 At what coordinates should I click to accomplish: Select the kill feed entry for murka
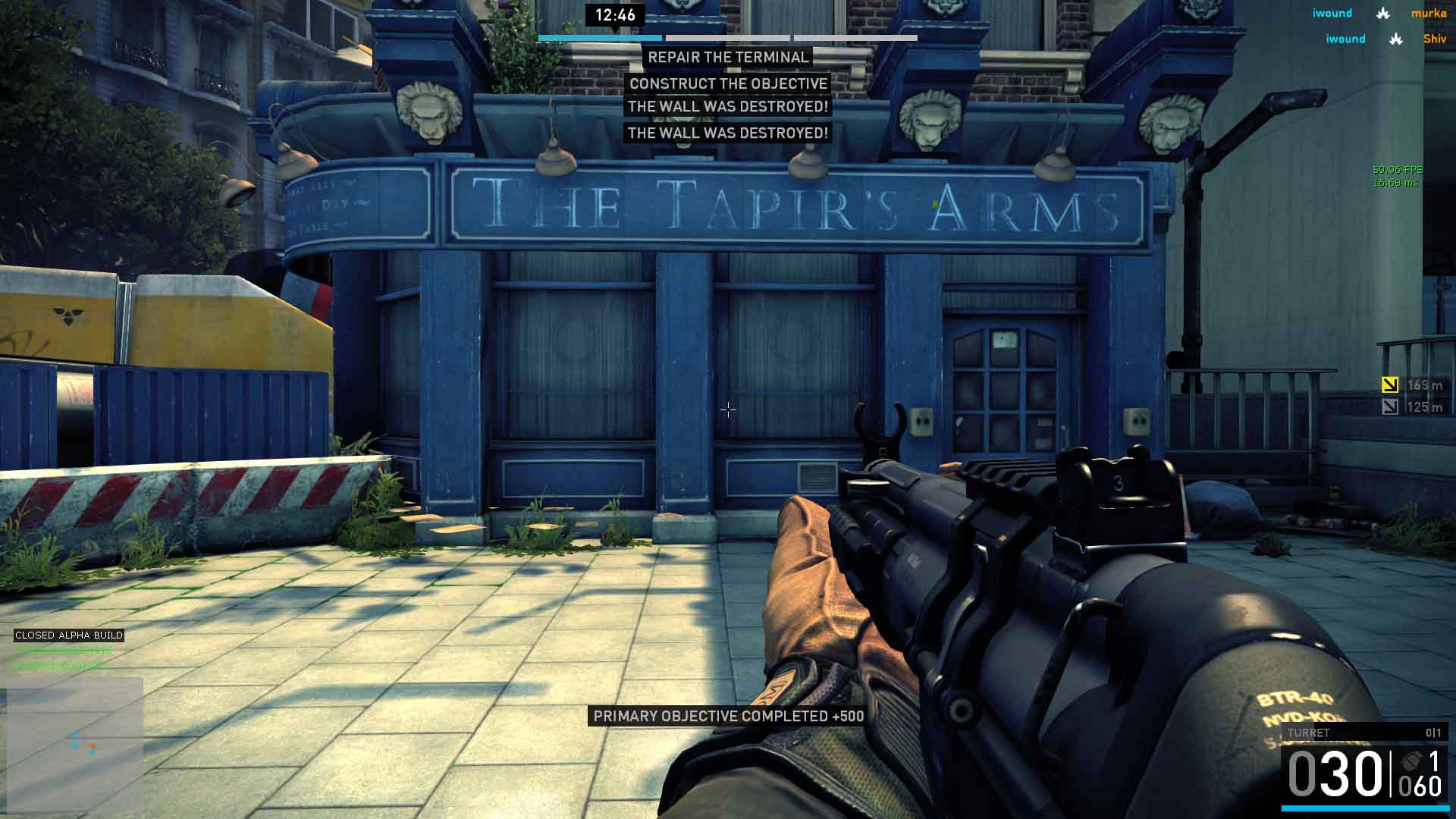(x=1380, y=13)
